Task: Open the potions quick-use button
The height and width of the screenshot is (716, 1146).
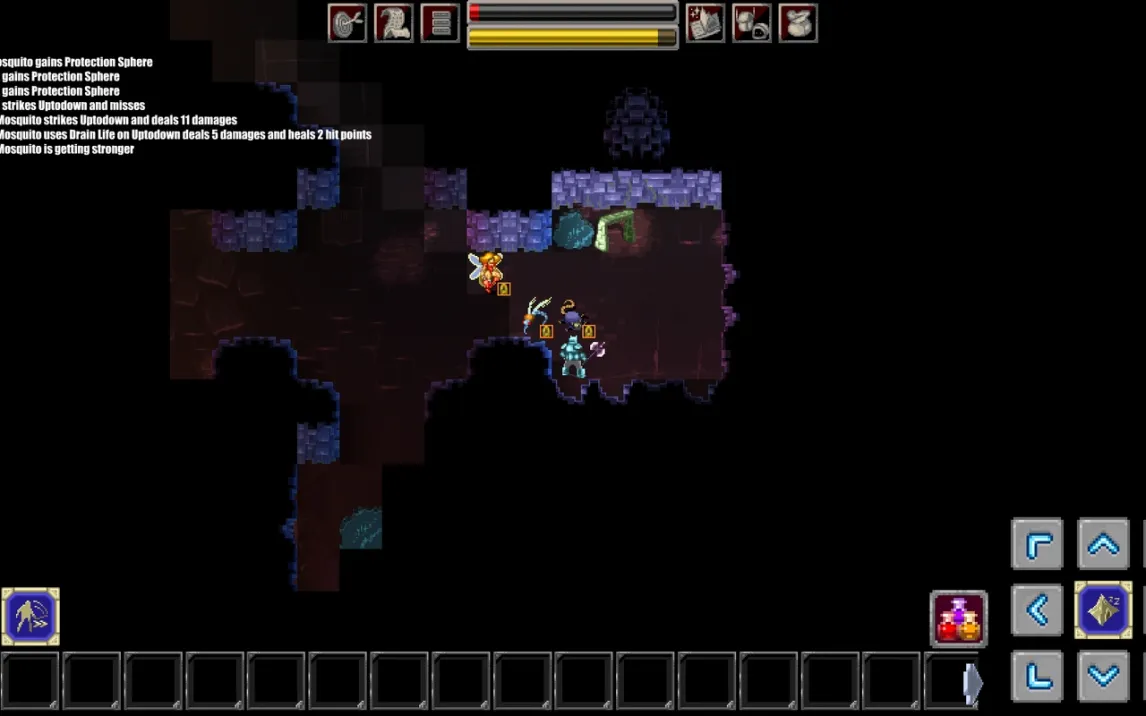Action: click(x=959, y=618)
